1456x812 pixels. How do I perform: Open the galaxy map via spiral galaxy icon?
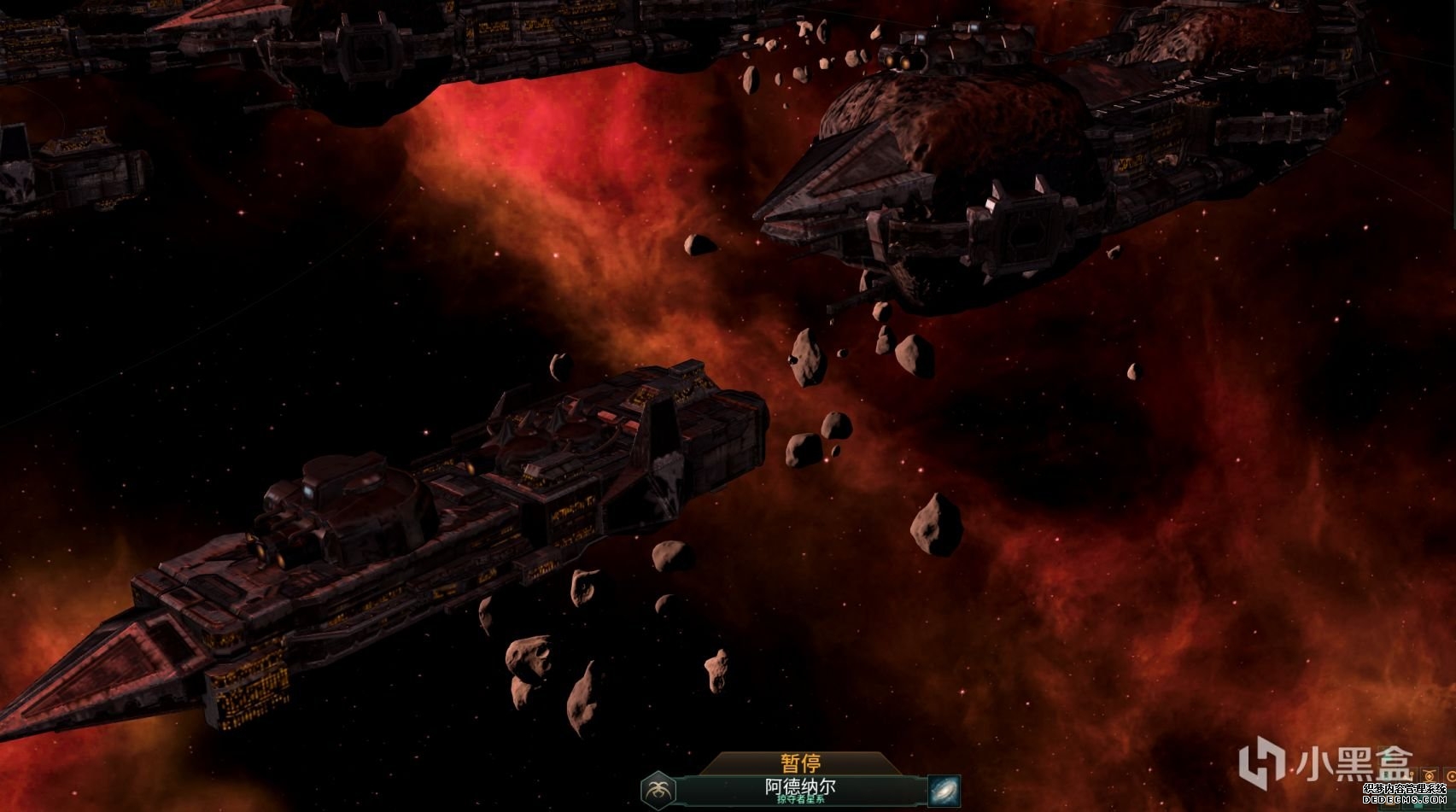coord(943,789)
